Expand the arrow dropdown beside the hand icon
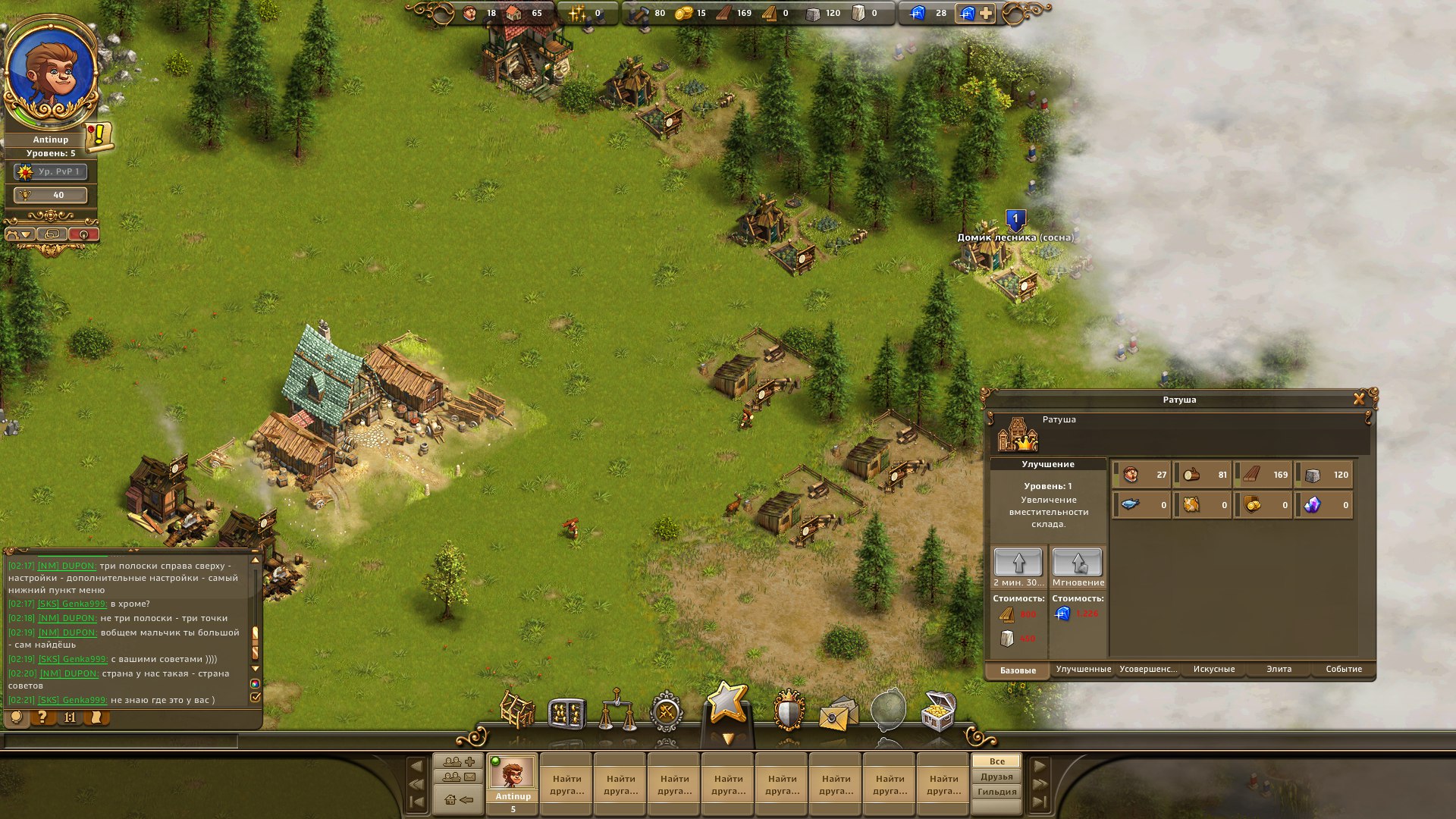The height and width of the screenshot is (819, 1456). 25,234
